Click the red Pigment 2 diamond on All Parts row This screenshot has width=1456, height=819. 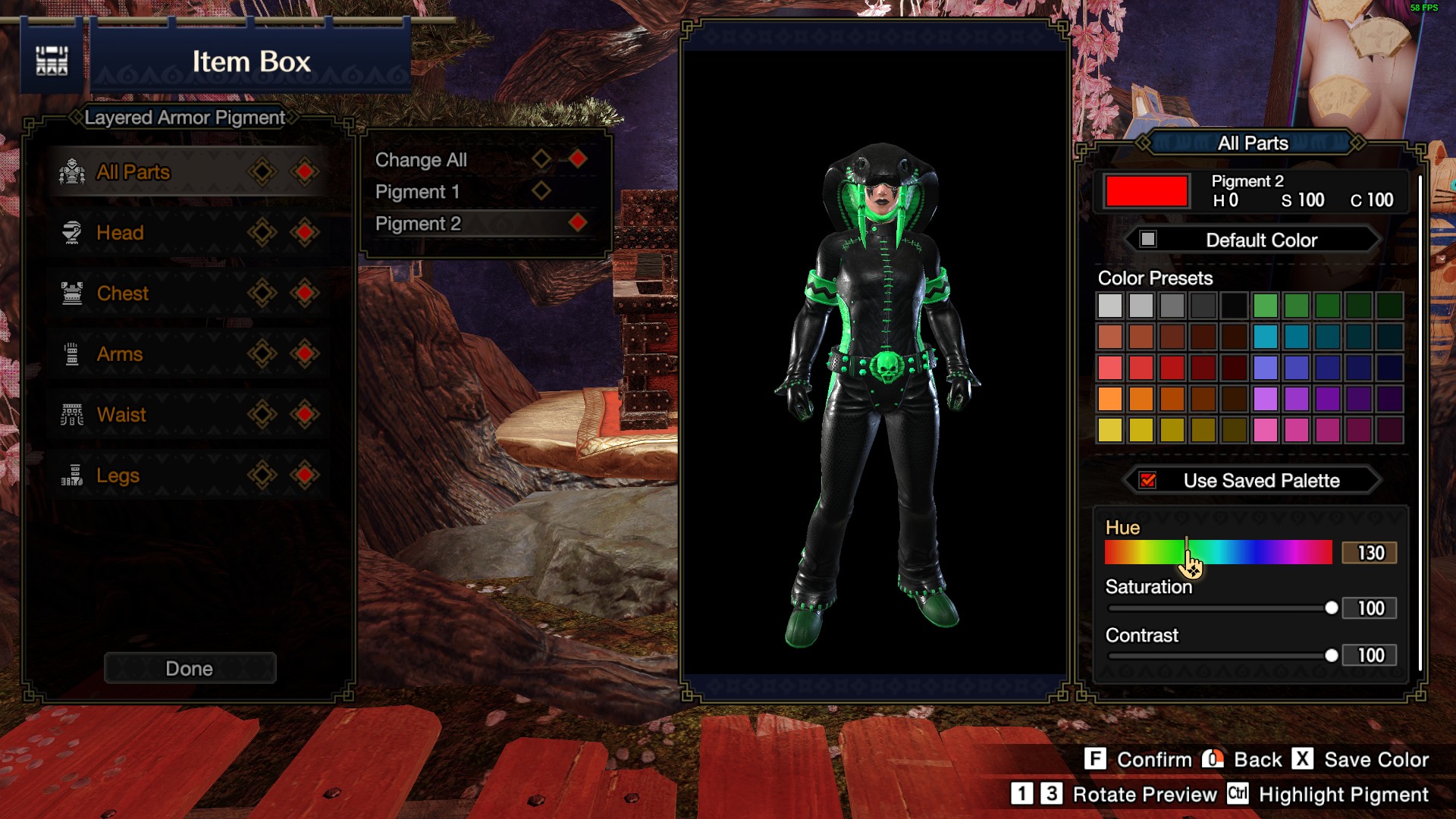pyautogui.click(x=305, y=171)
